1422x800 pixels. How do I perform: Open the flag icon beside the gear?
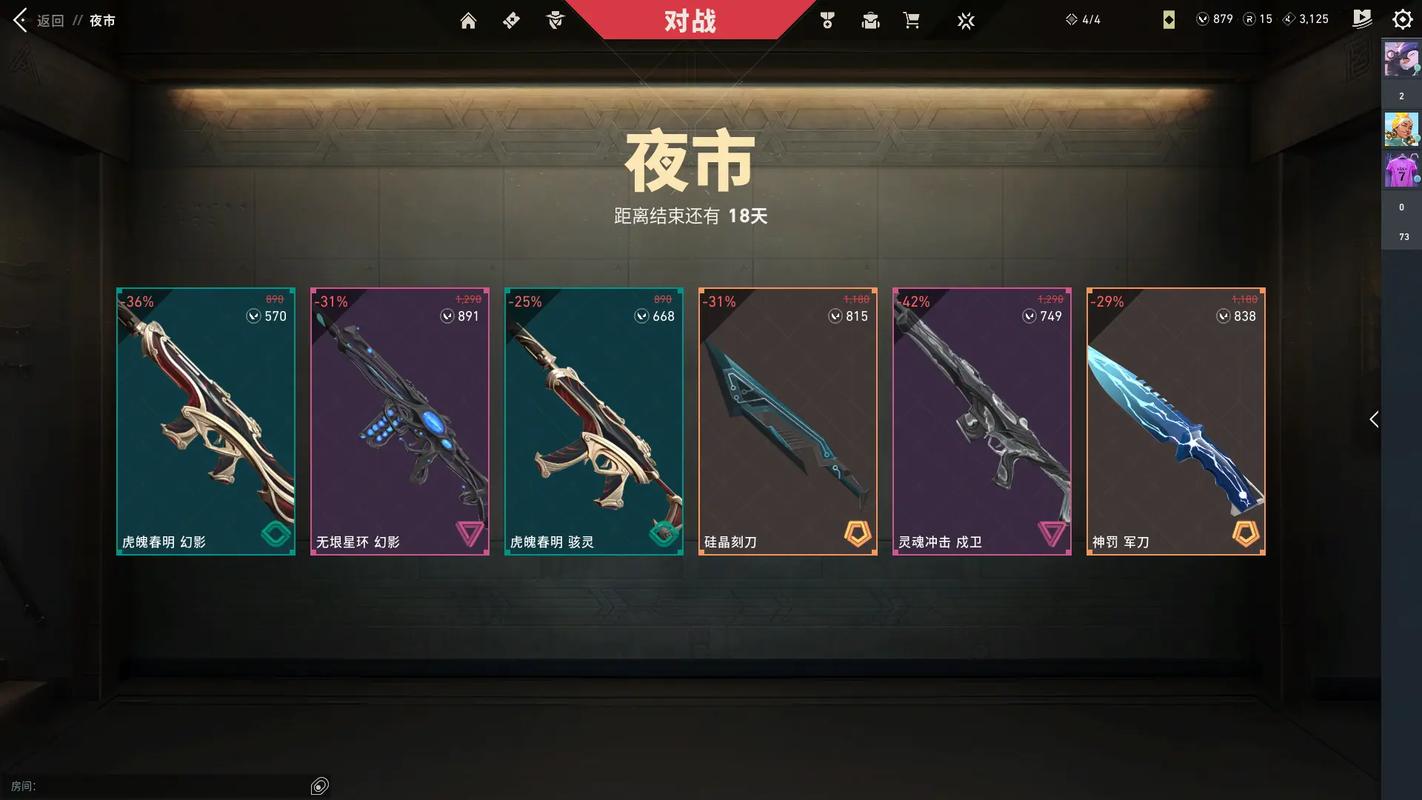tap(1362, 19)
